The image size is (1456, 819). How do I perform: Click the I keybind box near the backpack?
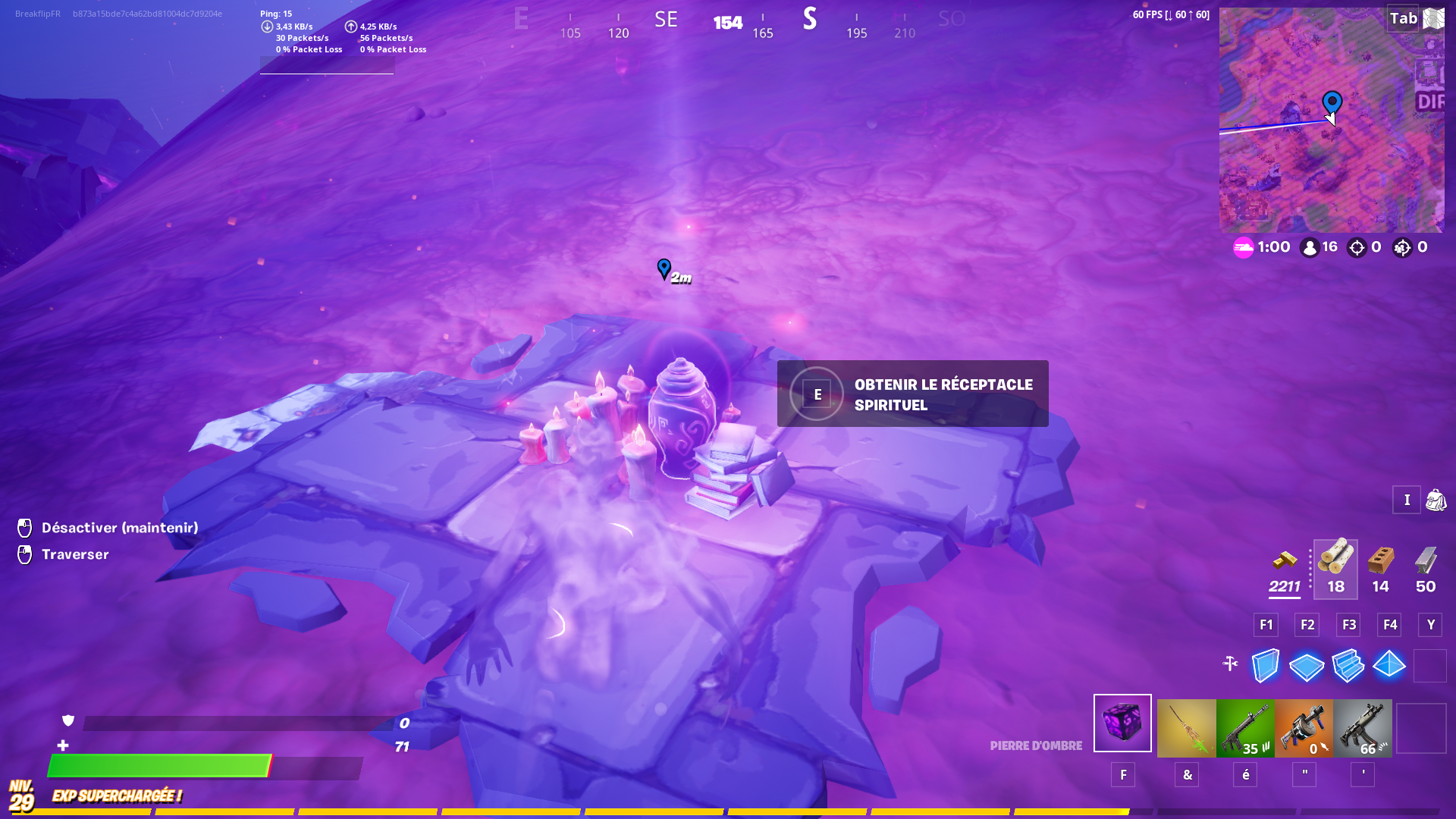1407,500
